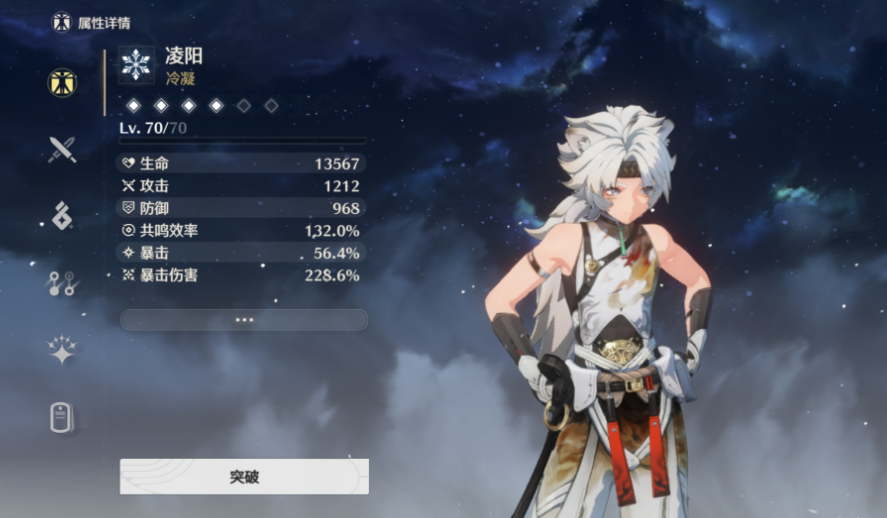Expand the full attribute list via the ellipsis bar
887x518 pixels.
pyautogui.click(x=244, y=320)
